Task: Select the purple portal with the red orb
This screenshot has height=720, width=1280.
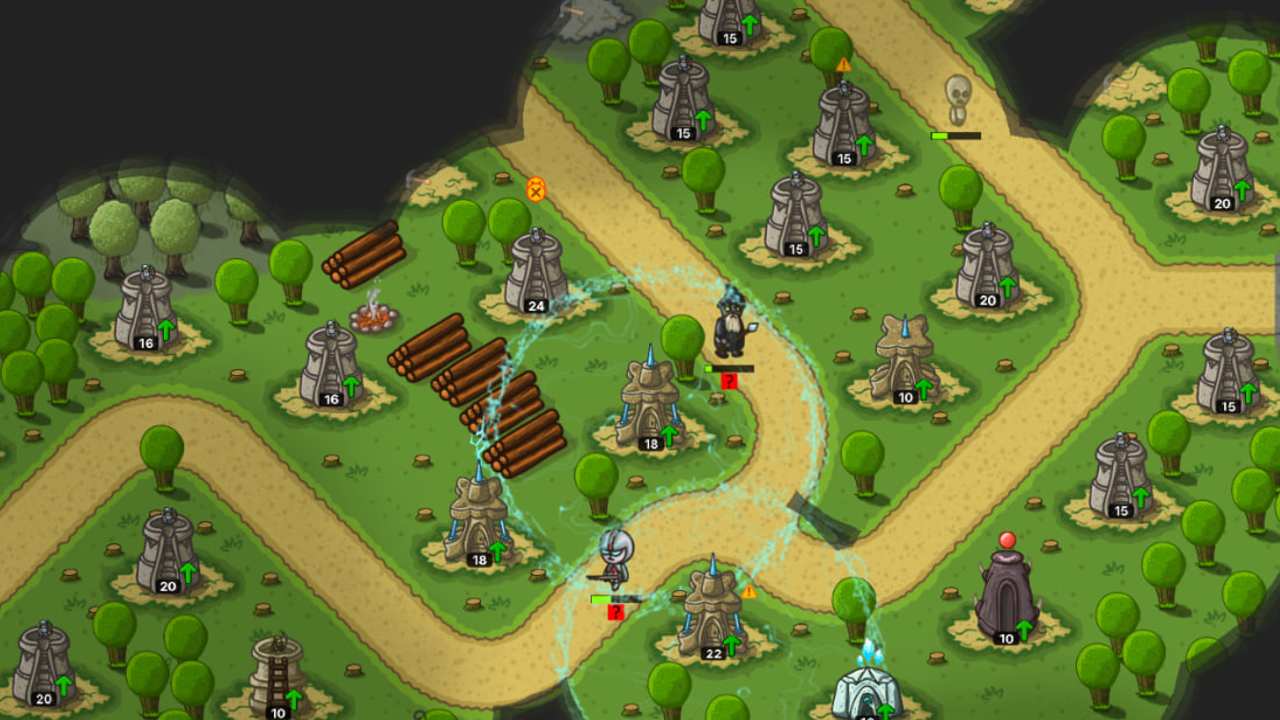Action: click(1007, 595)
